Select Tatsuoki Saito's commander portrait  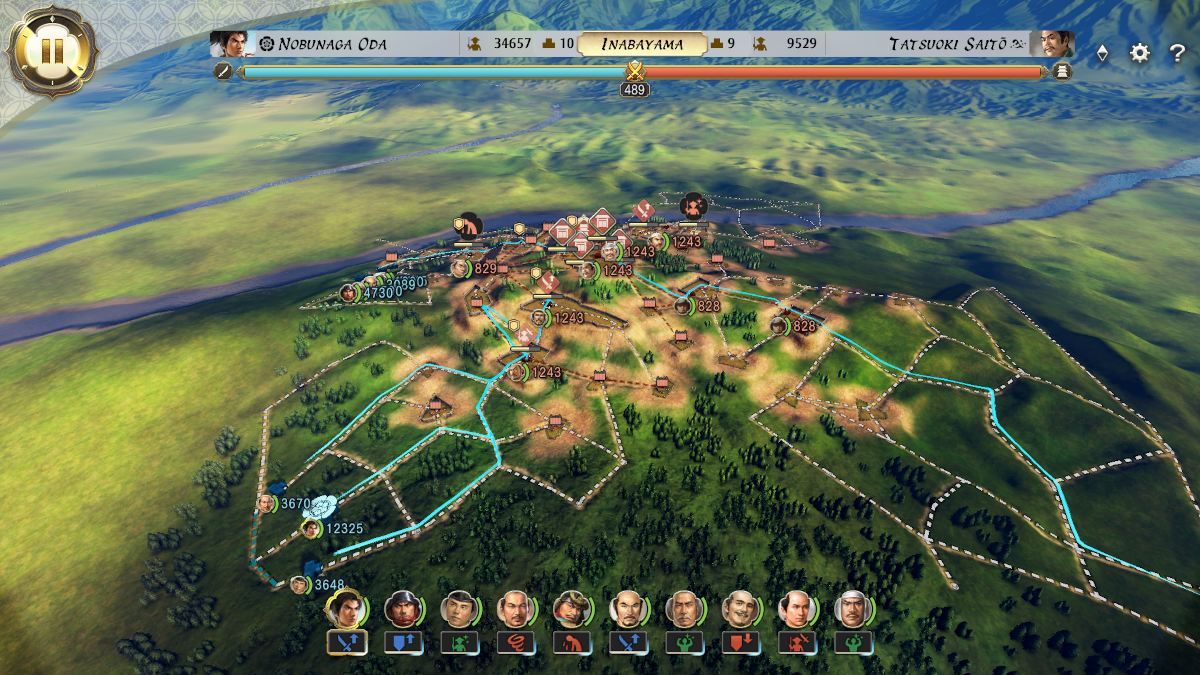pyautogui.click(x=1057, y=44)
